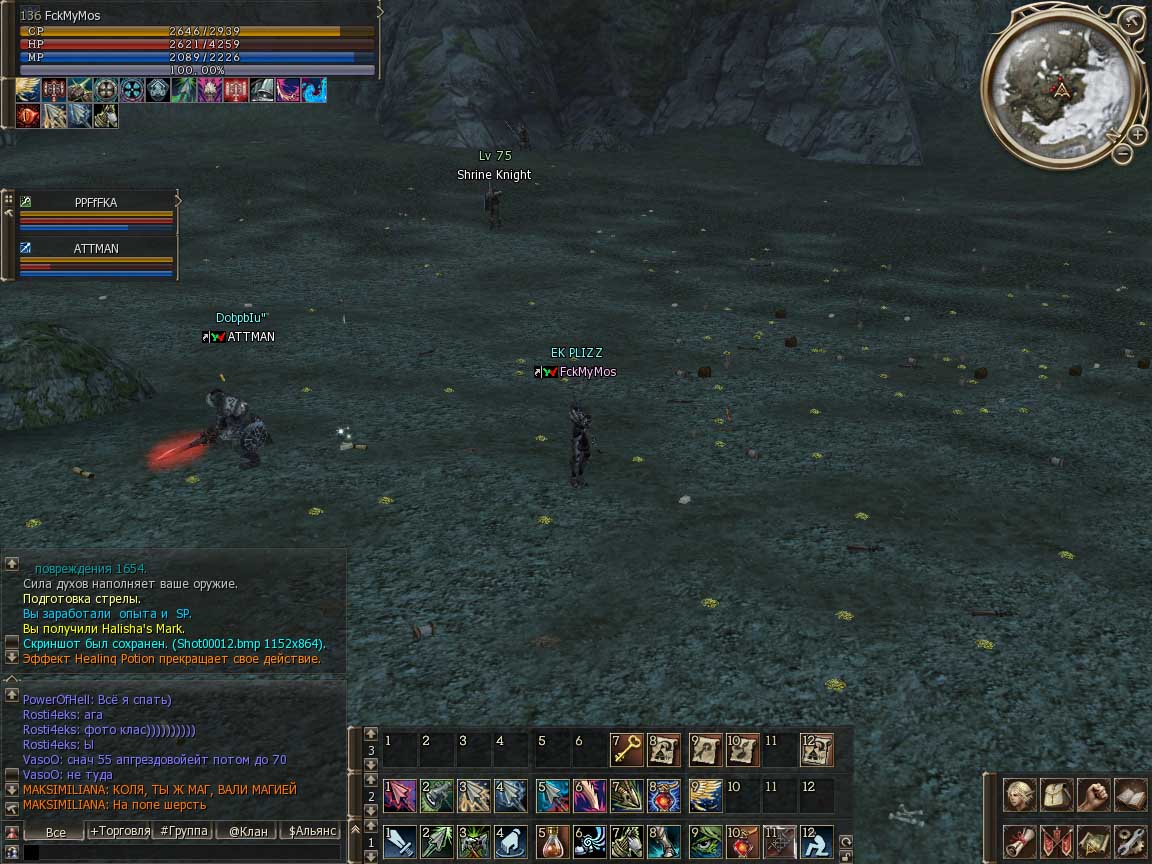
Task: Switch chat to the +Торговля tab
Action: click(x=120, y=831)
